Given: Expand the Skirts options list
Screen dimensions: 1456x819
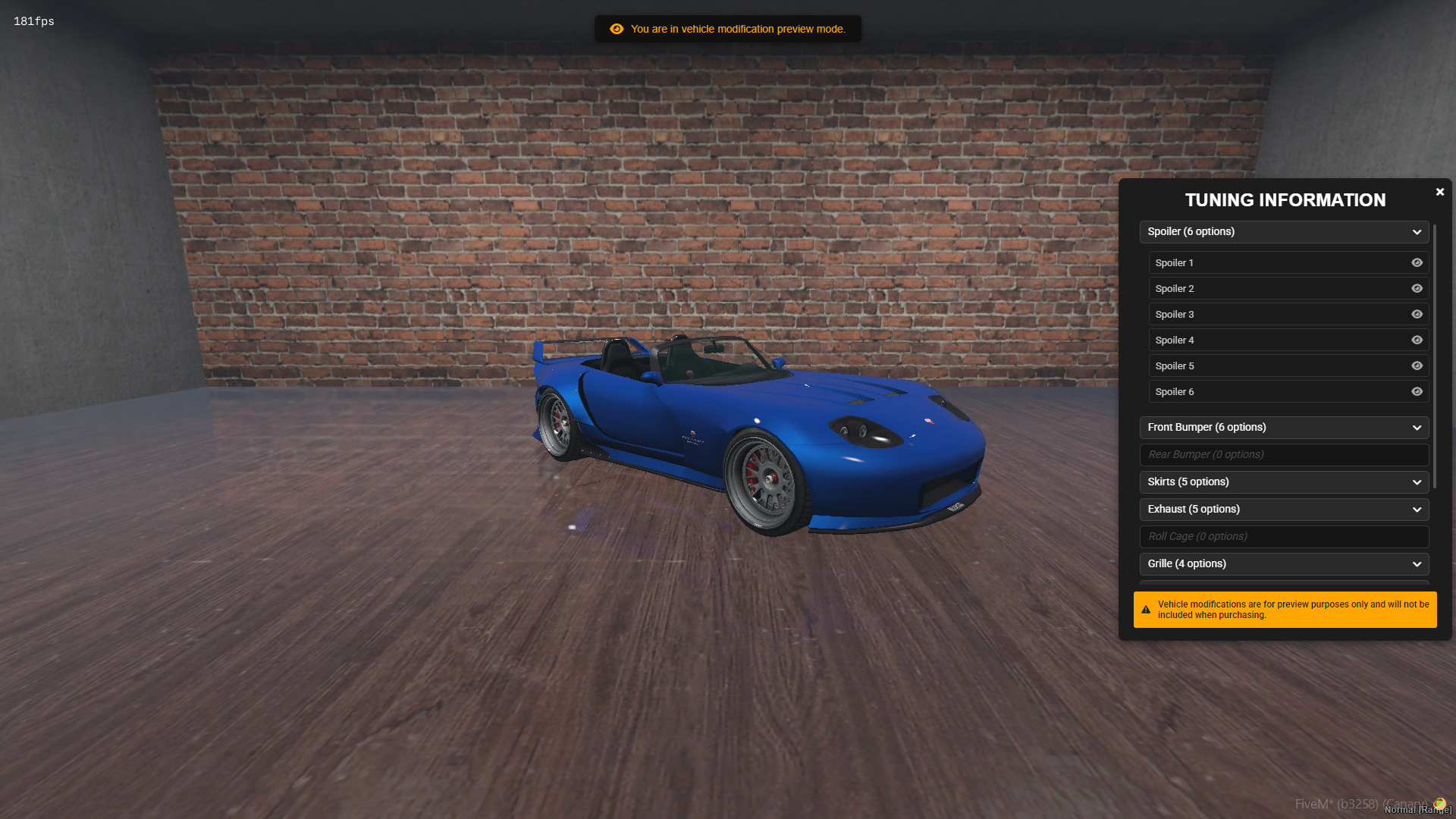Looking at the screenshot, I should pyautogui.click(x=1284, y=482).
